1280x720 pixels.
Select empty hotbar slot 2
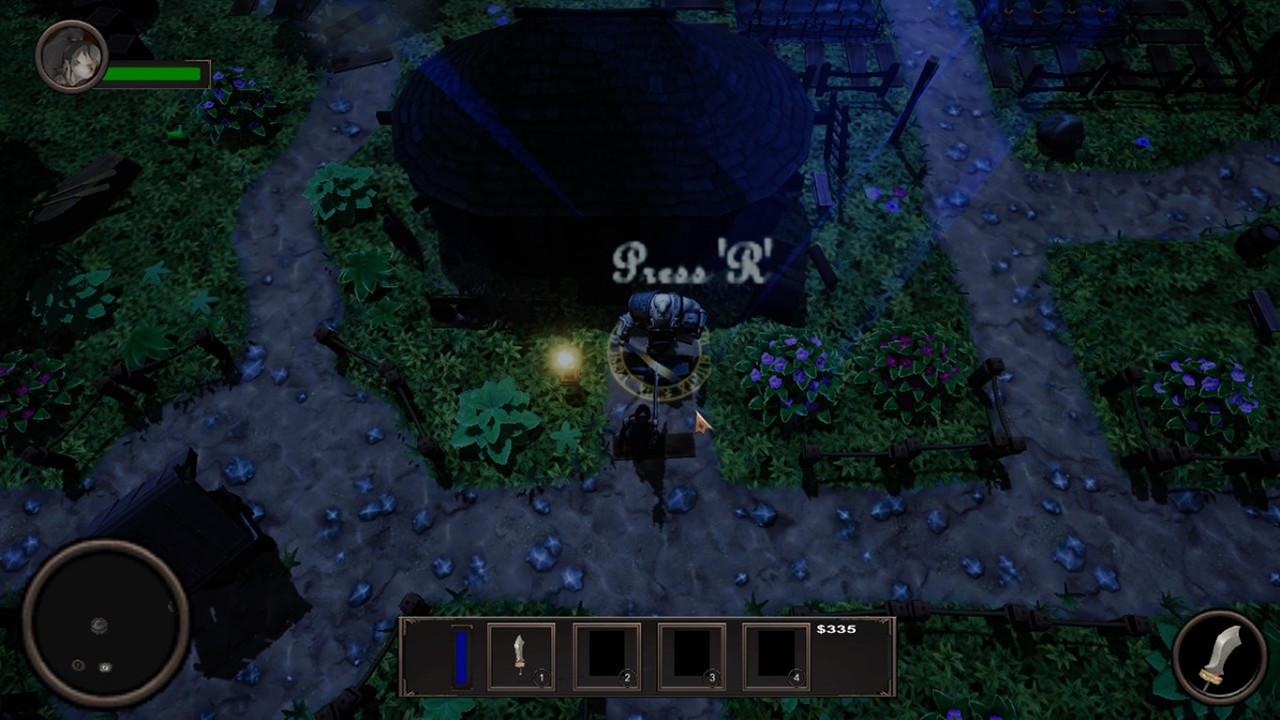[606, 656]
